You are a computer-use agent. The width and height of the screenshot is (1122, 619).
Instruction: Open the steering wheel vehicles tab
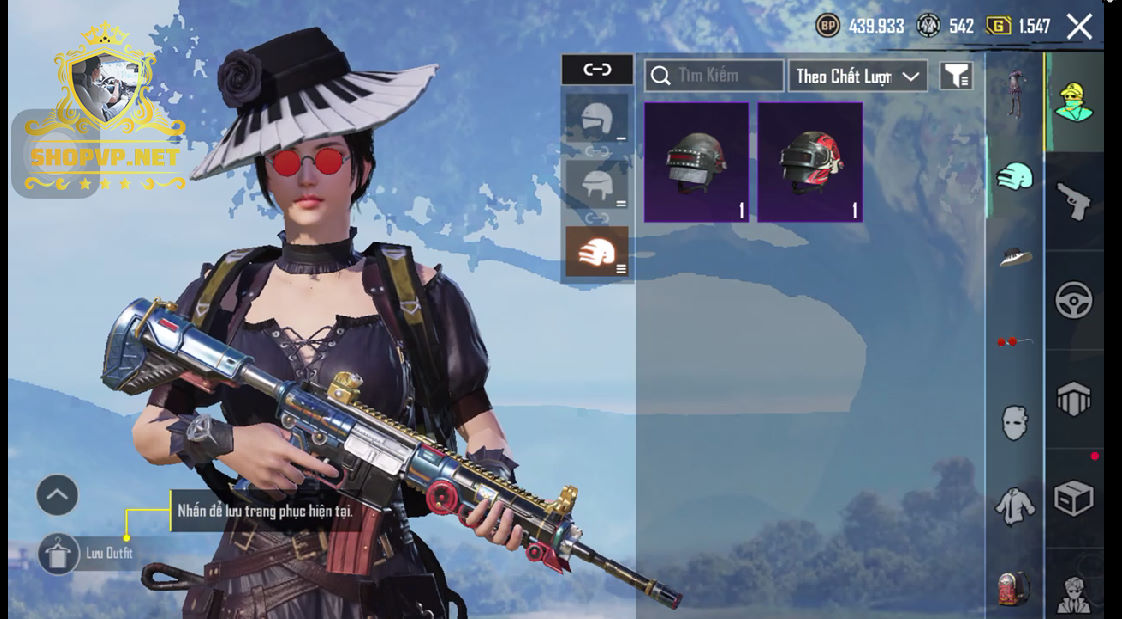1074,299
